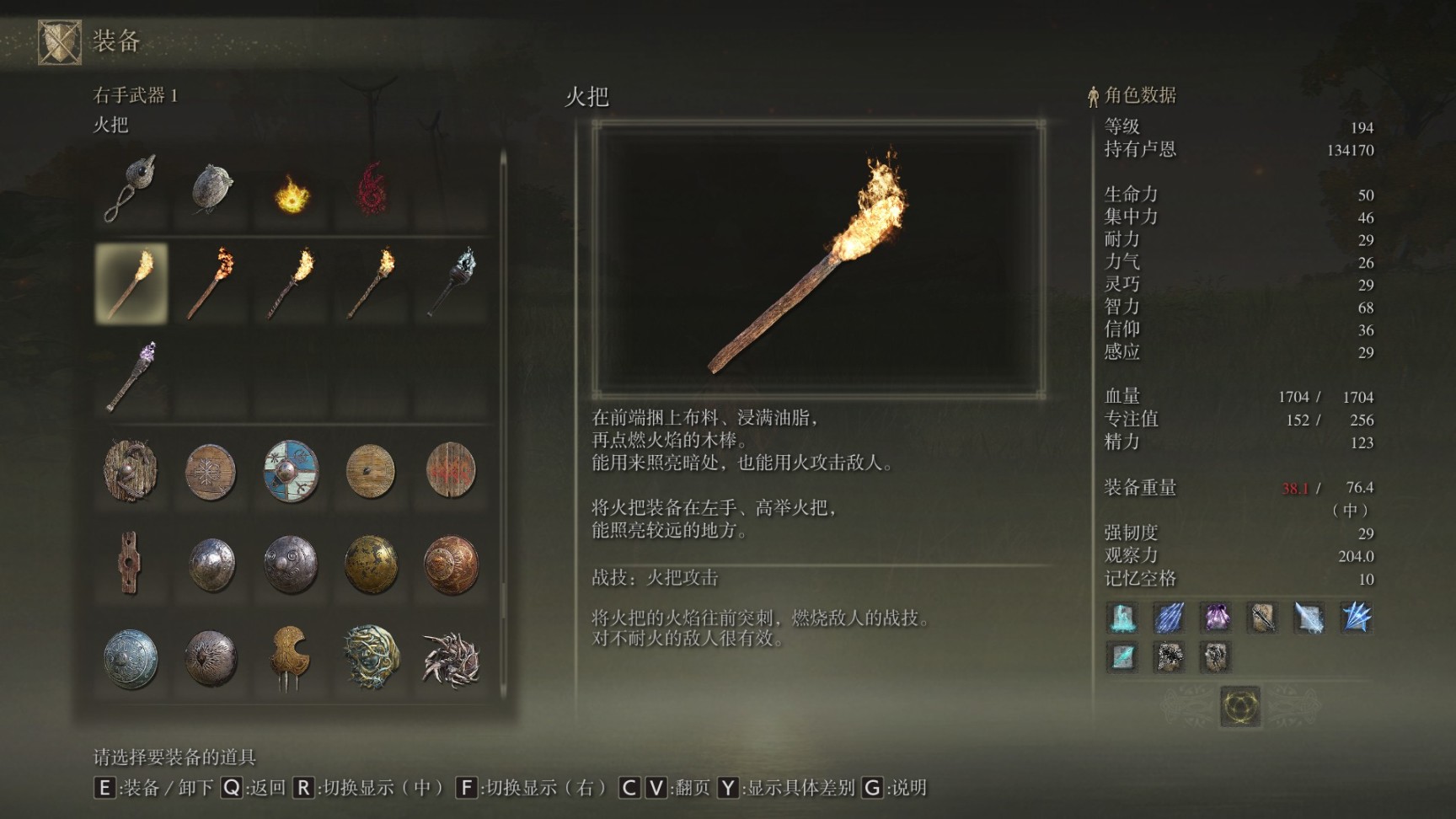Choose the blue and white quartered round shield
The image size is (1456, 819).
(x=291, y=471)
